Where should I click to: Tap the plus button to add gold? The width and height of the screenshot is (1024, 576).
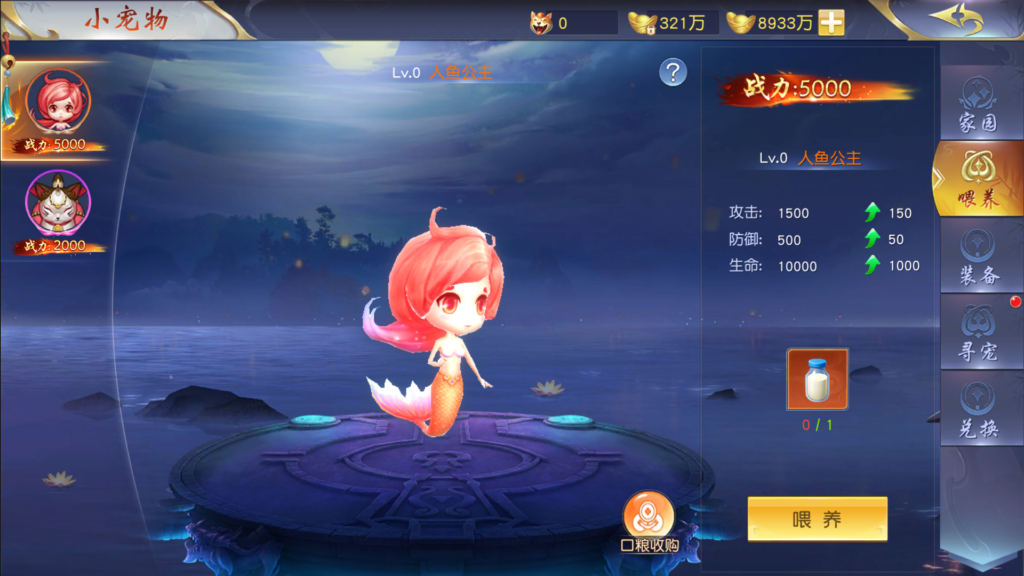(831, 23)
